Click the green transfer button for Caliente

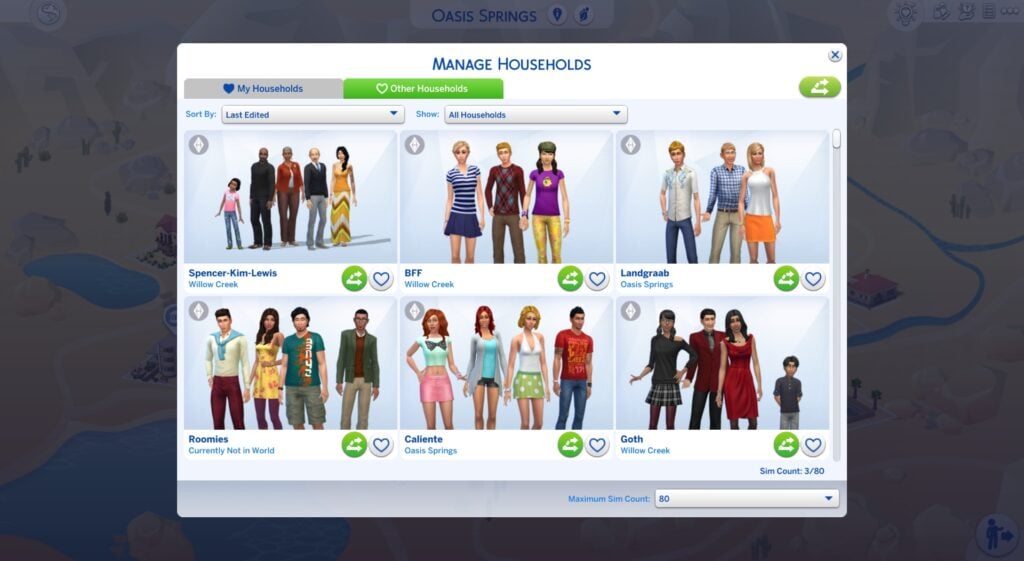[570, 445]
